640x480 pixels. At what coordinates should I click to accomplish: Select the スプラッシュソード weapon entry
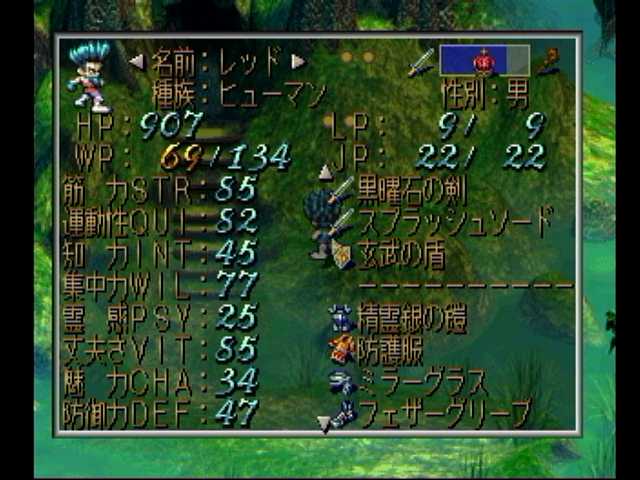tap(445, 221)
